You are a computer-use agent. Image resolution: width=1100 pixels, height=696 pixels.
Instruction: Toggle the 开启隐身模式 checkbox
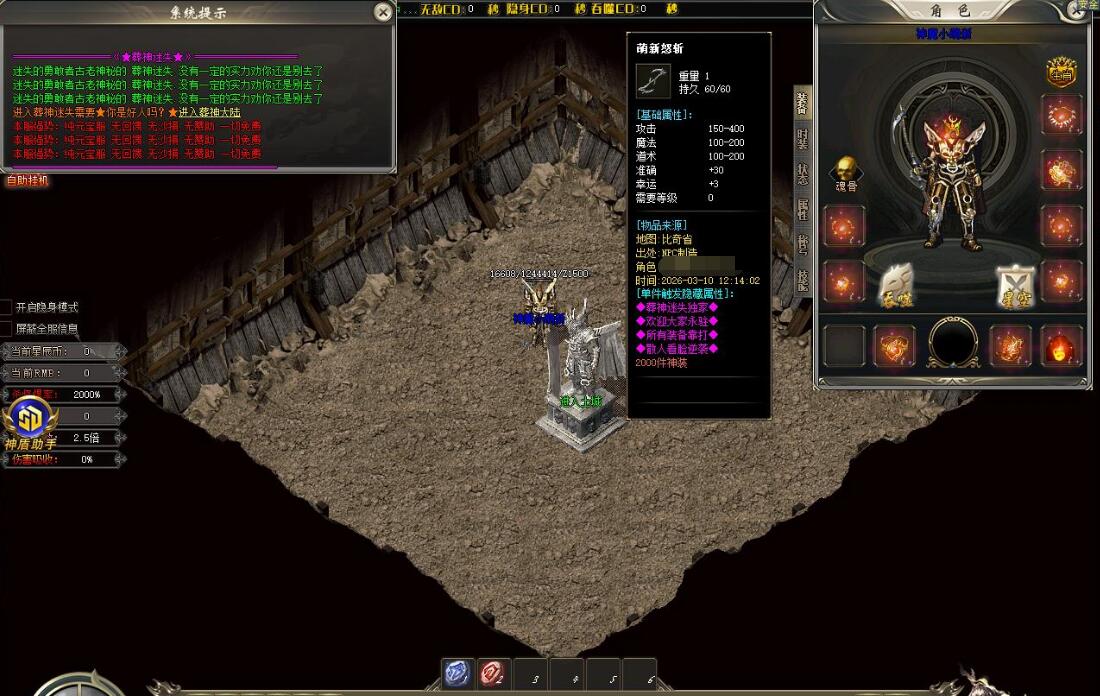point(7,307)
